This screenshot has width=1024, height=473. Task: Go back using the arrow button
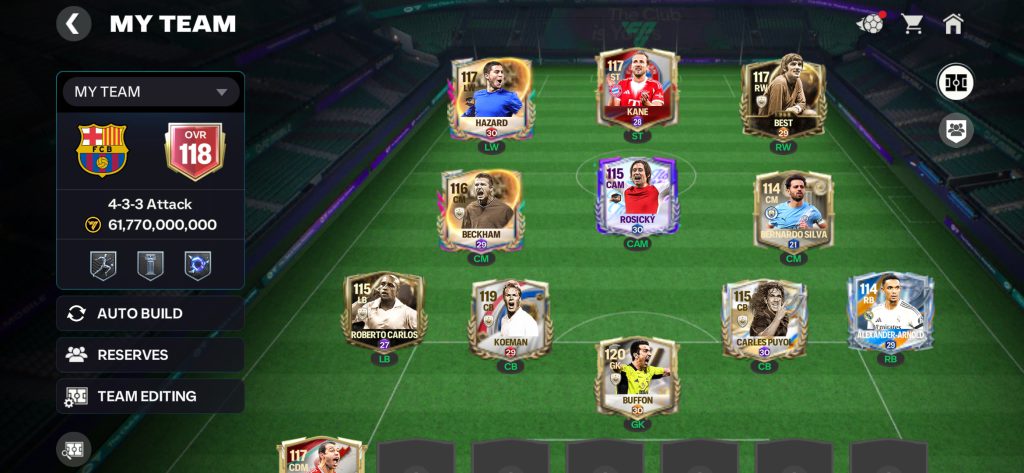tap(74, 23)
